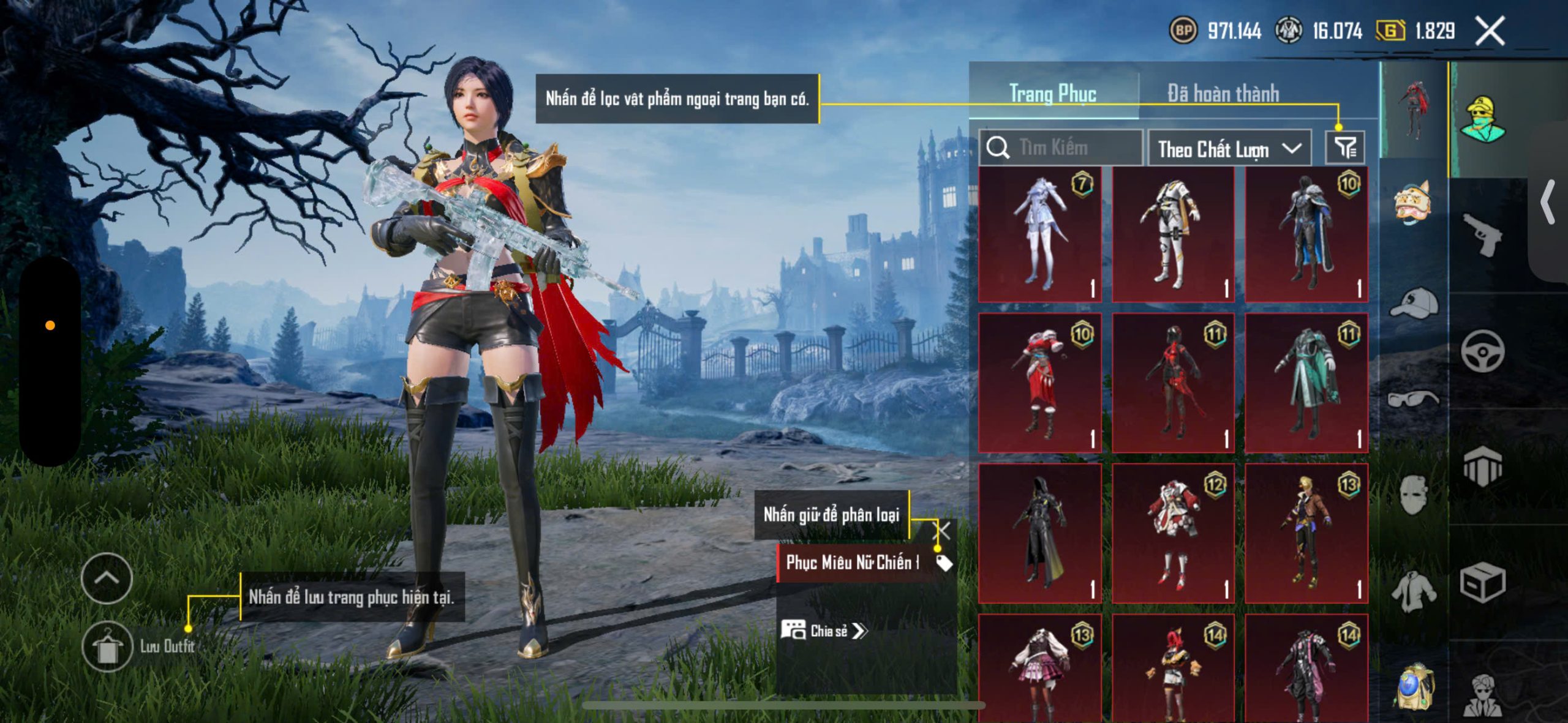Select the white-blue dress outfit level 7
The height and width of the screenshot is (723, 1568).
point(1040,234)
